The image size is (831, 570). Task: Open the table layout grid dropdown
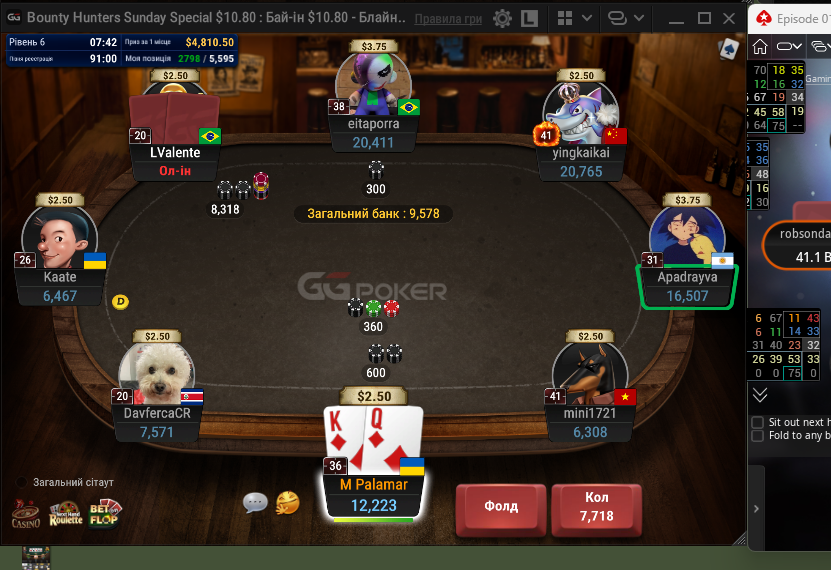click(x=571, y=19)
